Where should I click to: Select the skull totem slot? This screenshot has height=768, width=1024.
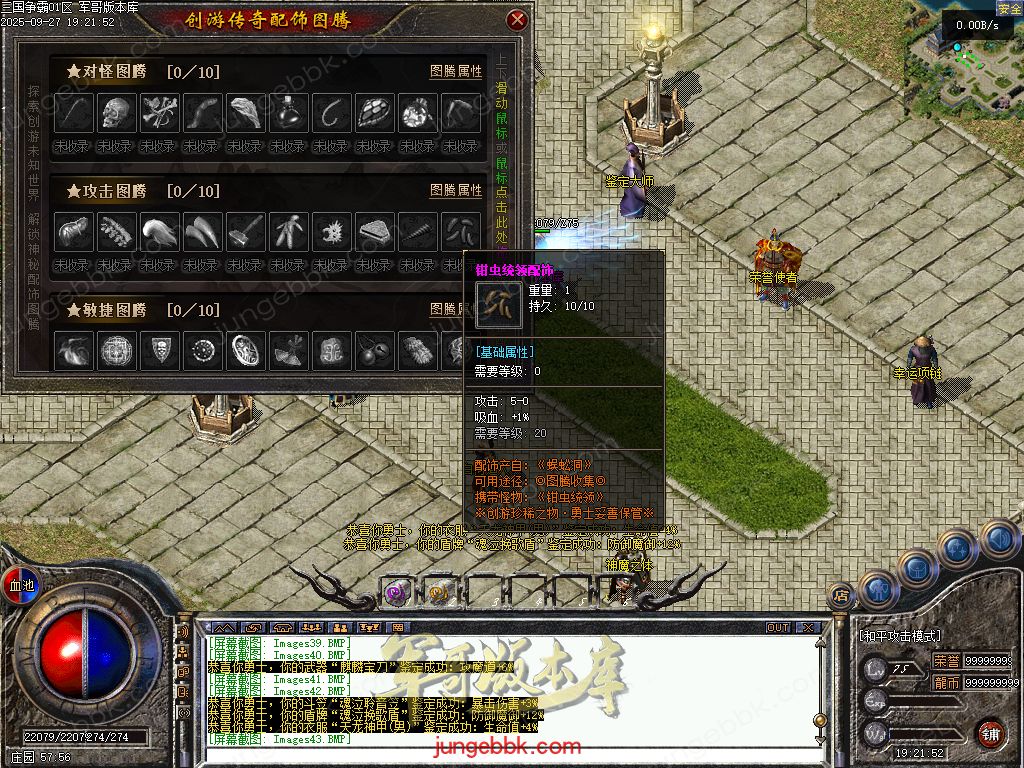[x=117, y=113]
